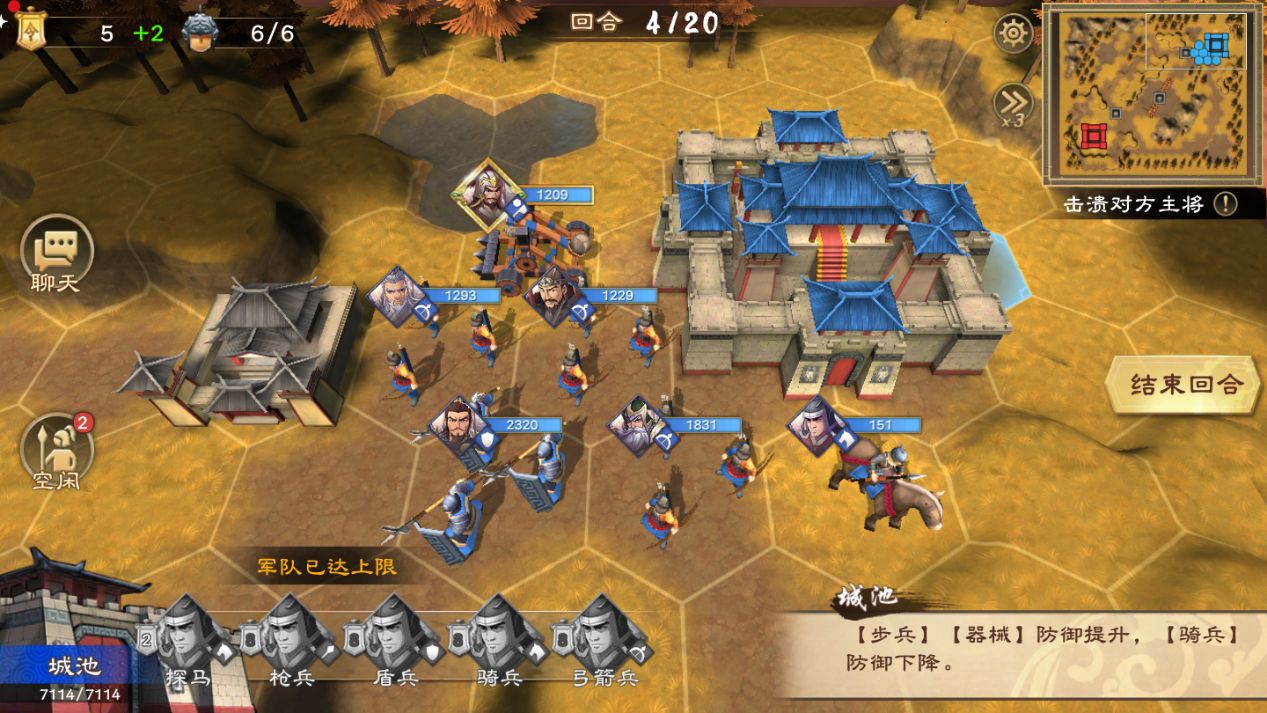
Task: Select the general with 1831 troops
Action: coord(638,425)
